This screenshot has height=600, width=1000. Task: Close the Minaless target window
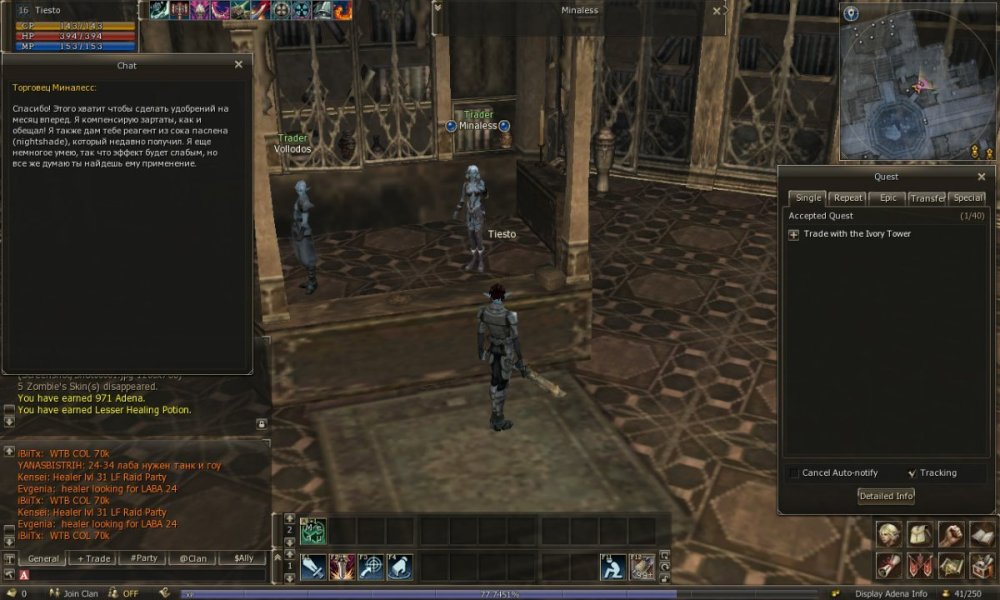[716, 11]
